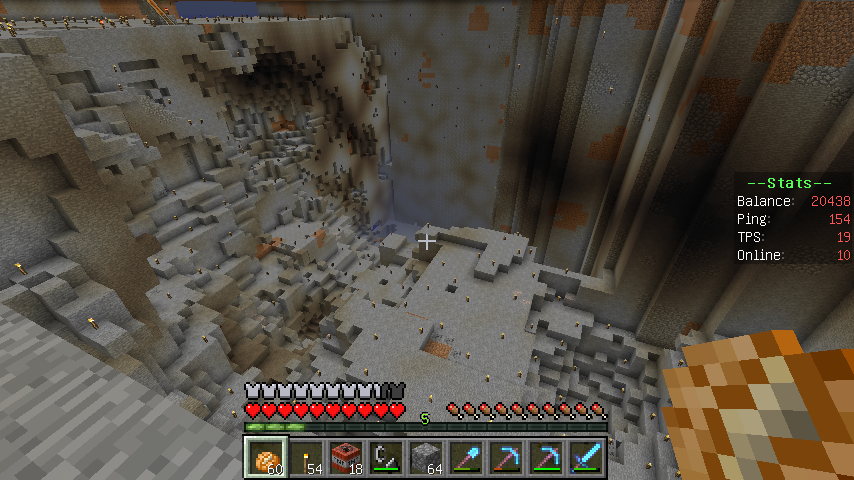Select the torch stack in the hotbar
854x480 pixels.
click(307, 458)
